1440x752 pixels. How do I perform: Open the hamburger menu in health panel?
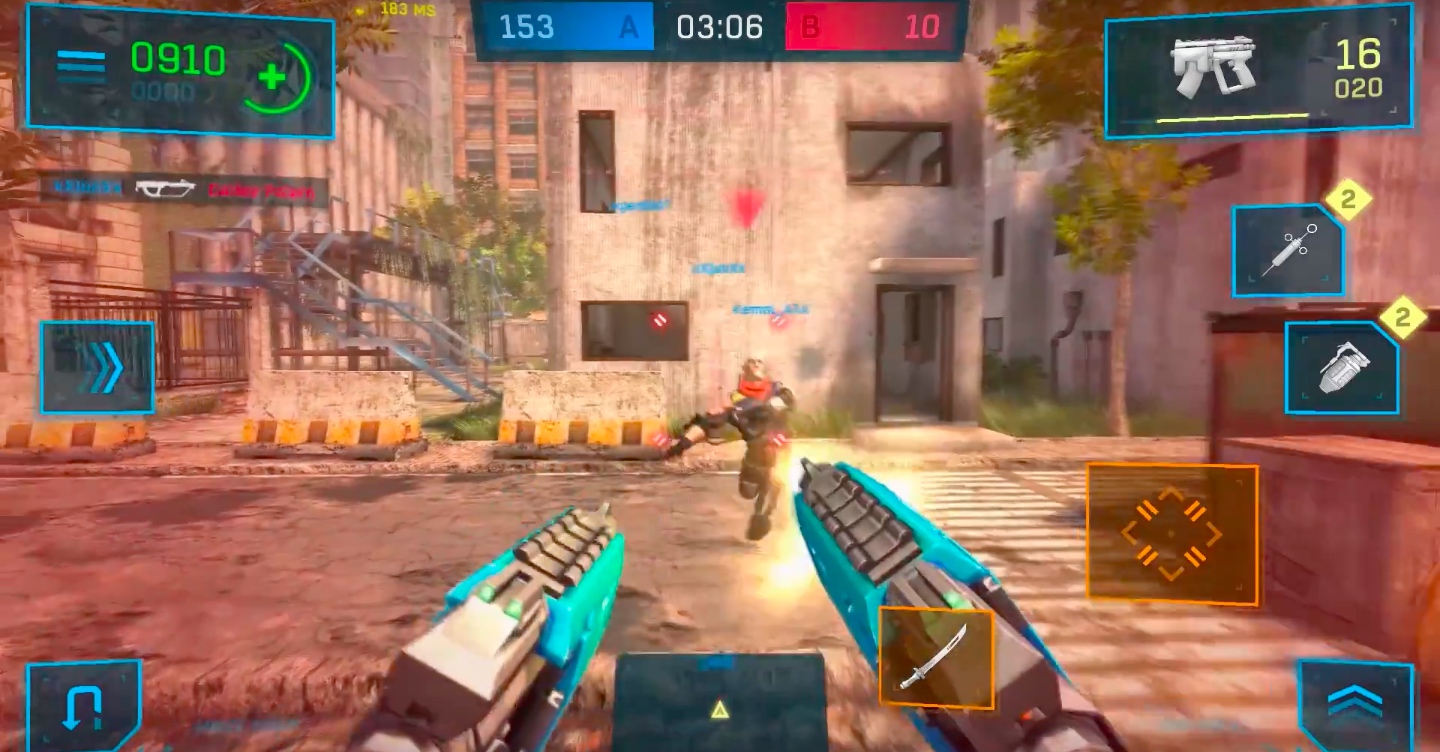(x=81, y=67)
